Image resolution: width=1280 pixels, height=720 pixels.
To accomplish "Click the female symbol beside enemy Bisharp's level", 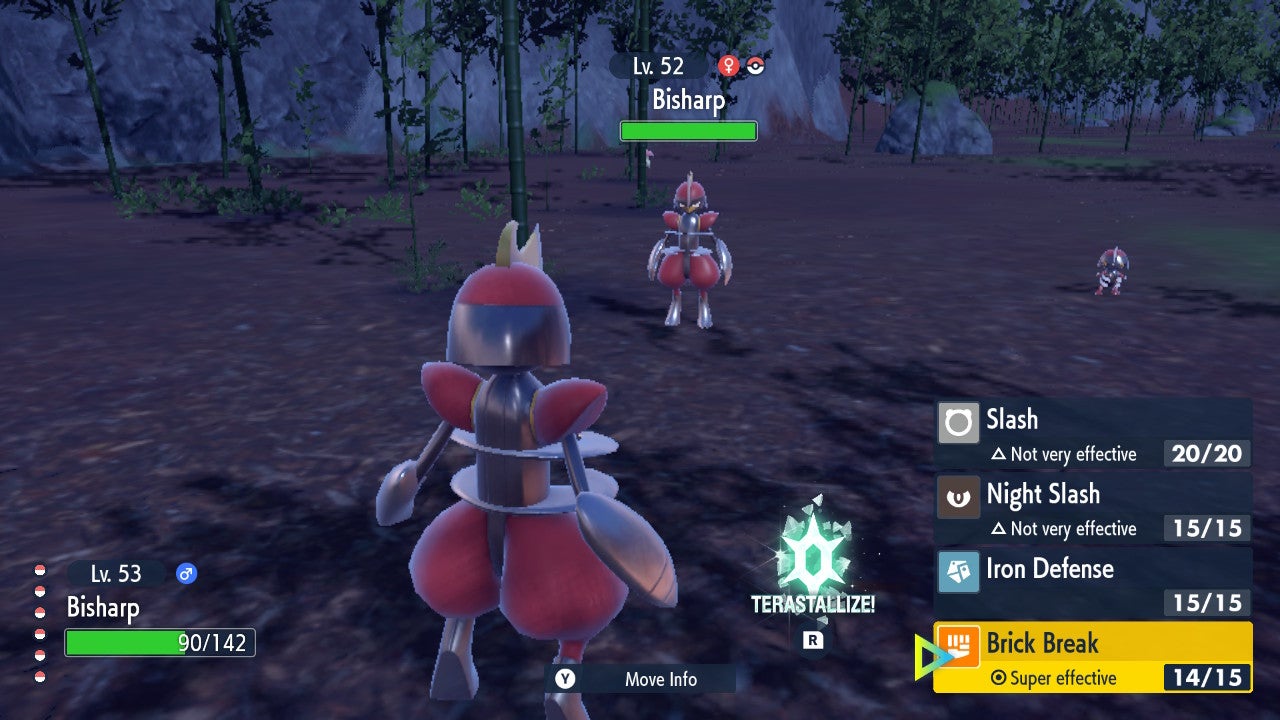I will [729, 66].
